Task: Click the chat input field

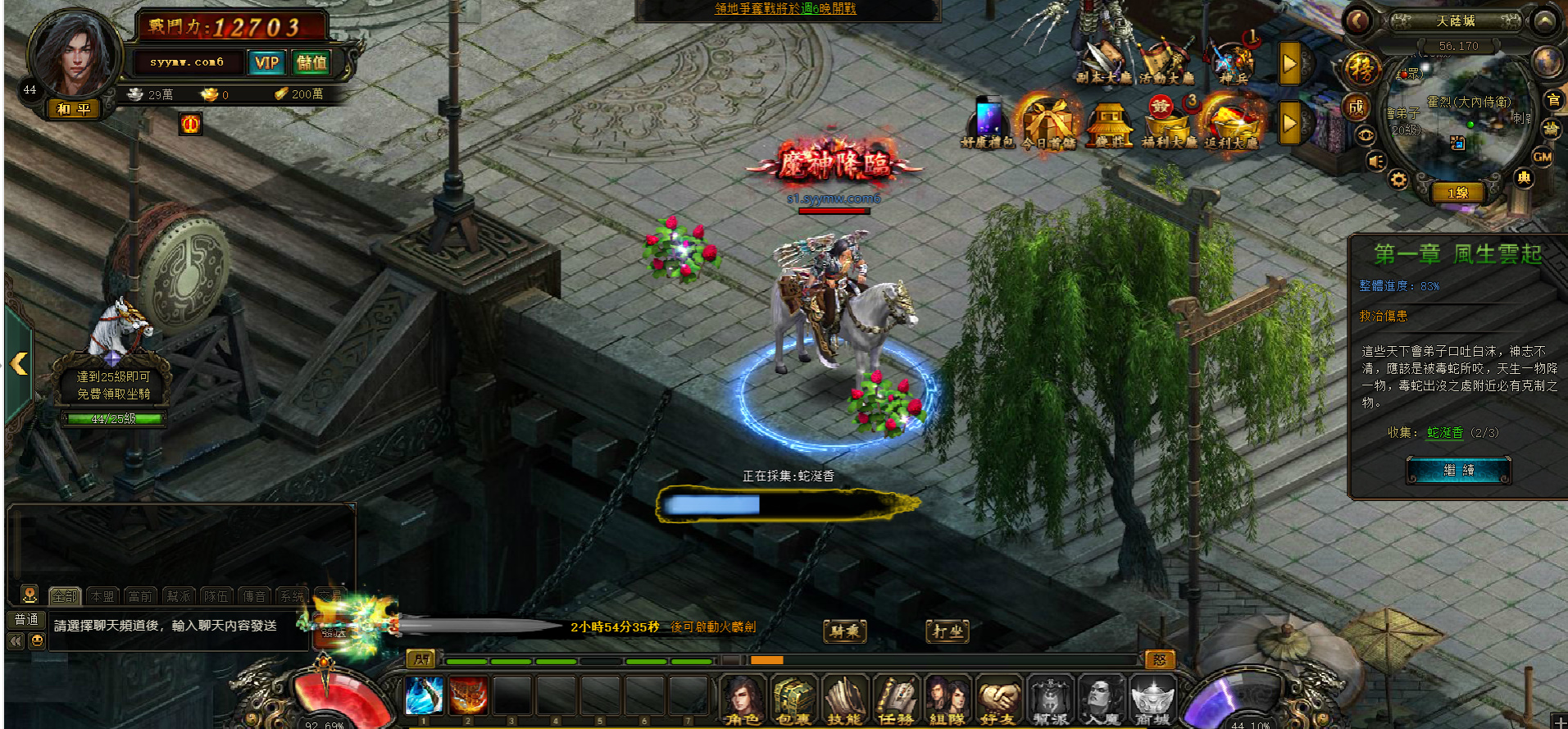Action: pyautogui.click(x=176, y=626)
